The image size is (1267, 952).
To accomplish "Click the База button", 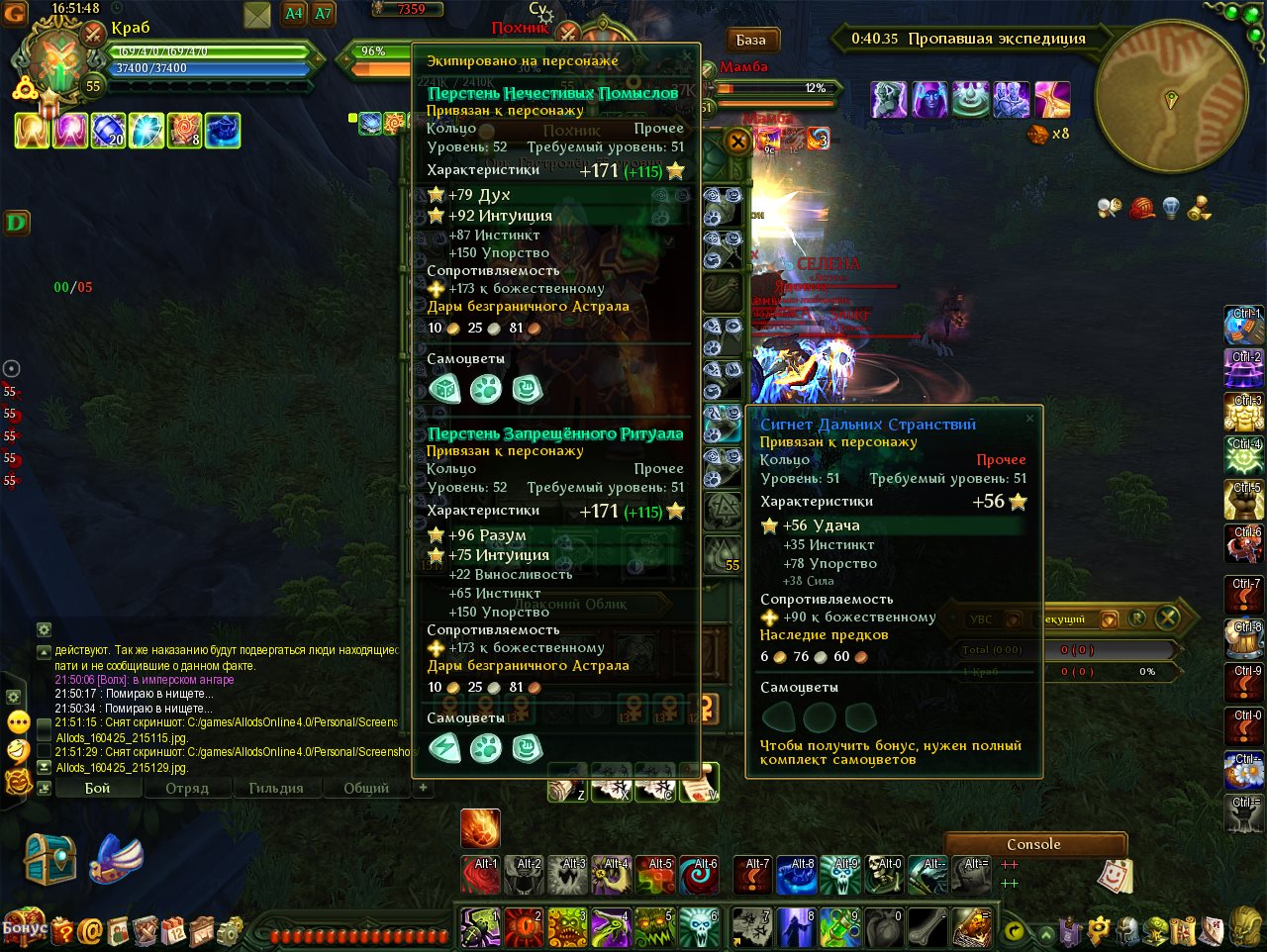I will click(751, 41).
